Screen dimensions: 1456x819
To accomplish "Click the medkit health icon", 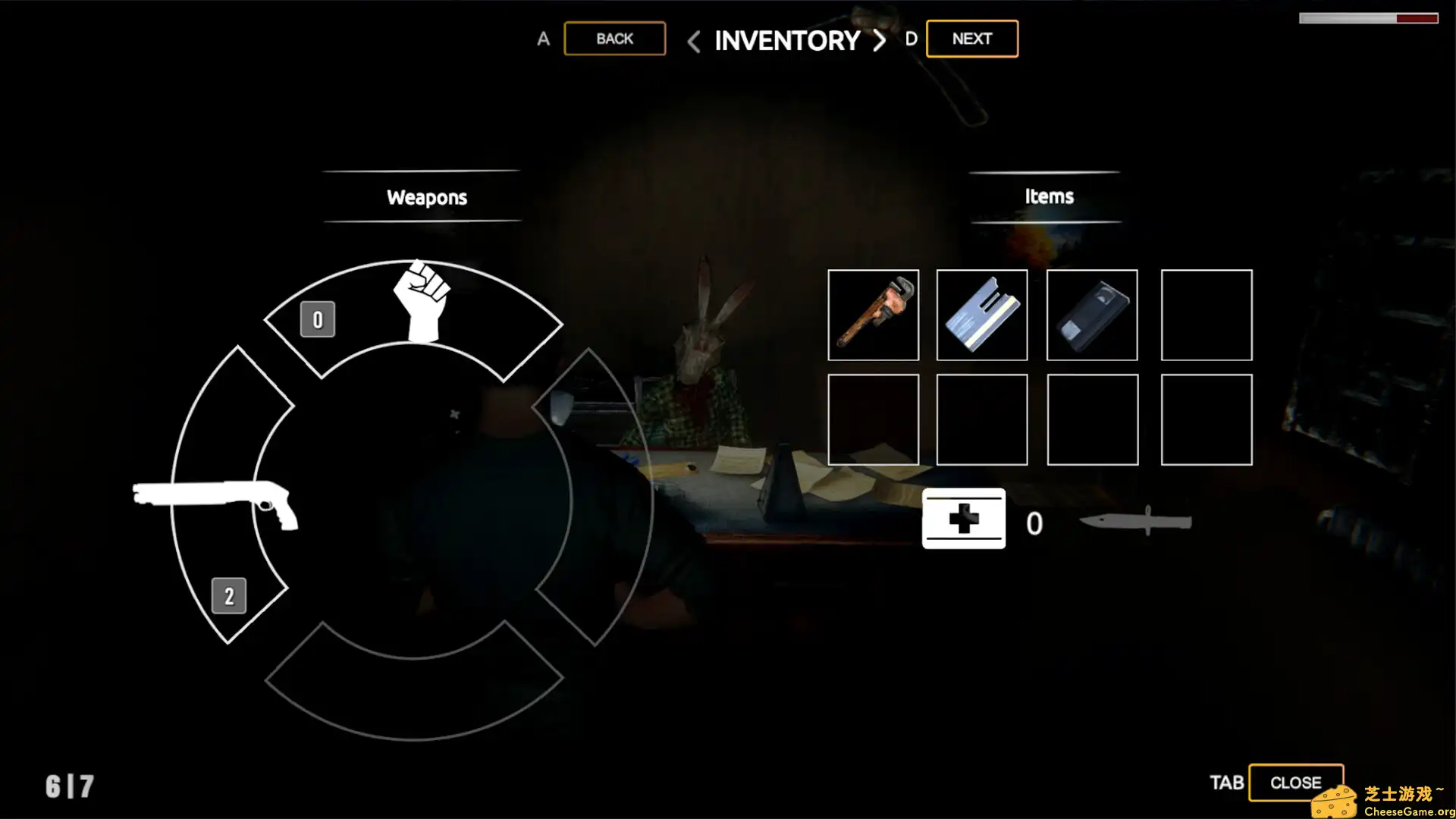I will click(963, 519).
